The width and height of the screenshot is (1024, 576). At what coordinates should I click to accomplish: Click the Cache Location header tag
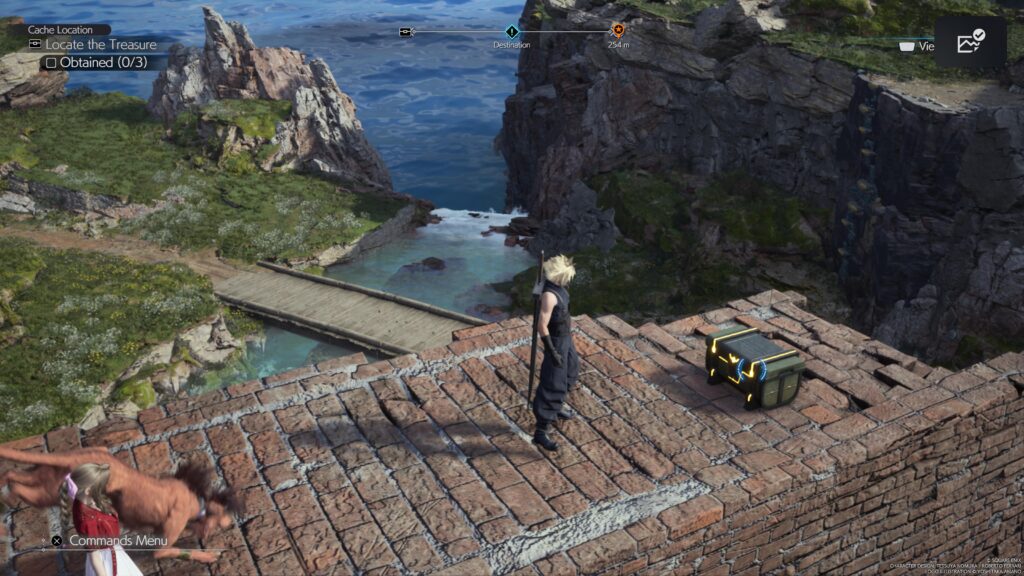(x=67, y=30)
